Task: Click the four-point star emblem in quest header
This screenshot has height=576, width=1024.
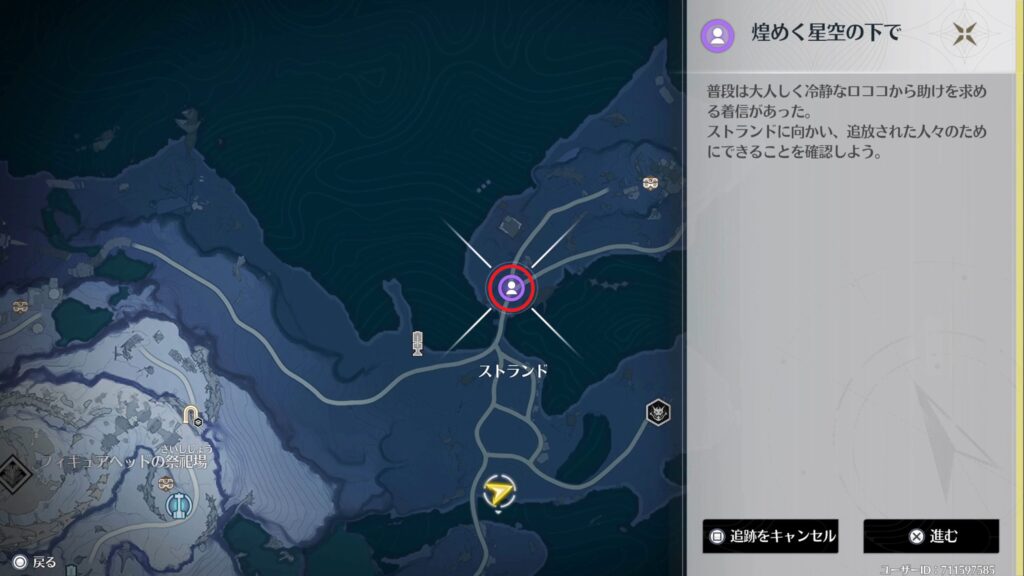Action: pyautogui.click(x=964, y=34)
